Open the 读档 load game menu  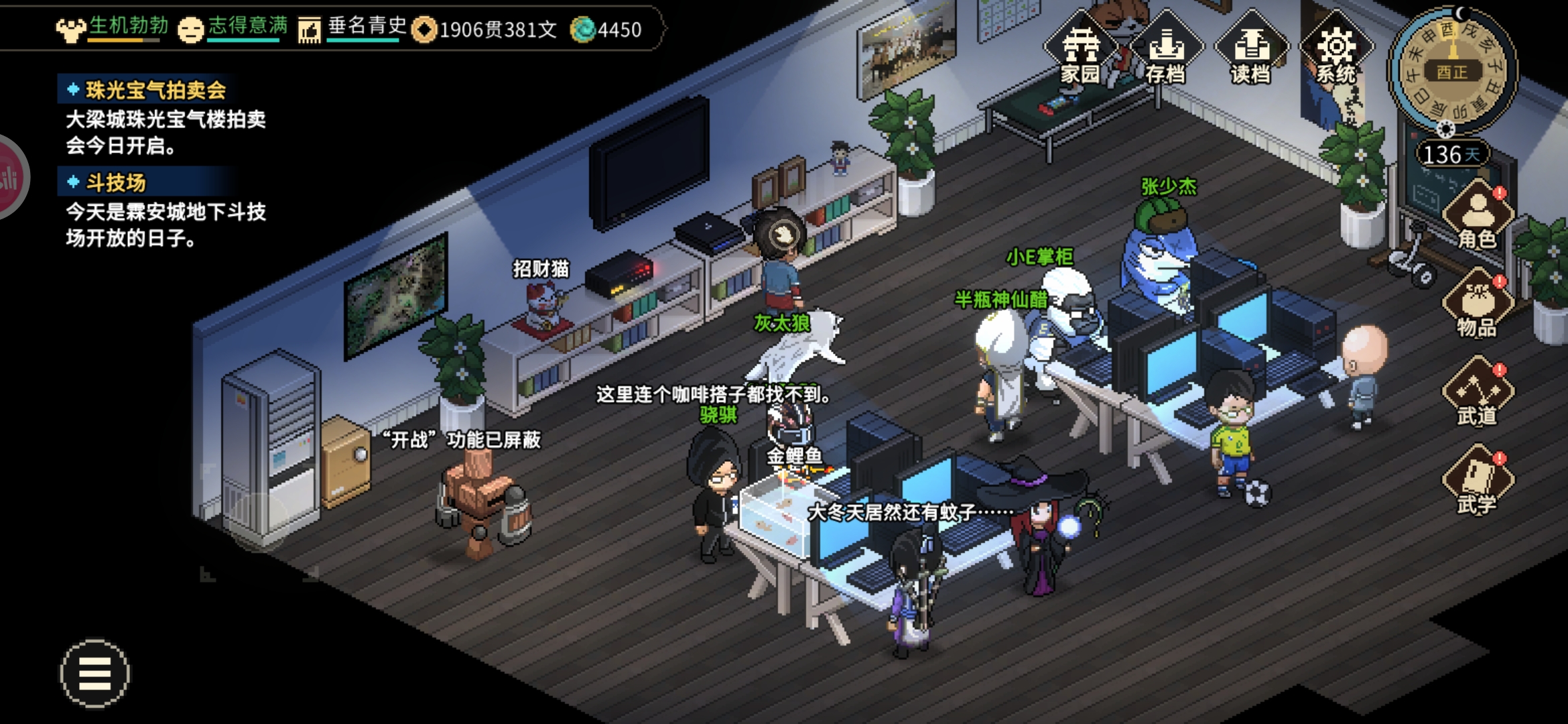[x=1251, y=51]
